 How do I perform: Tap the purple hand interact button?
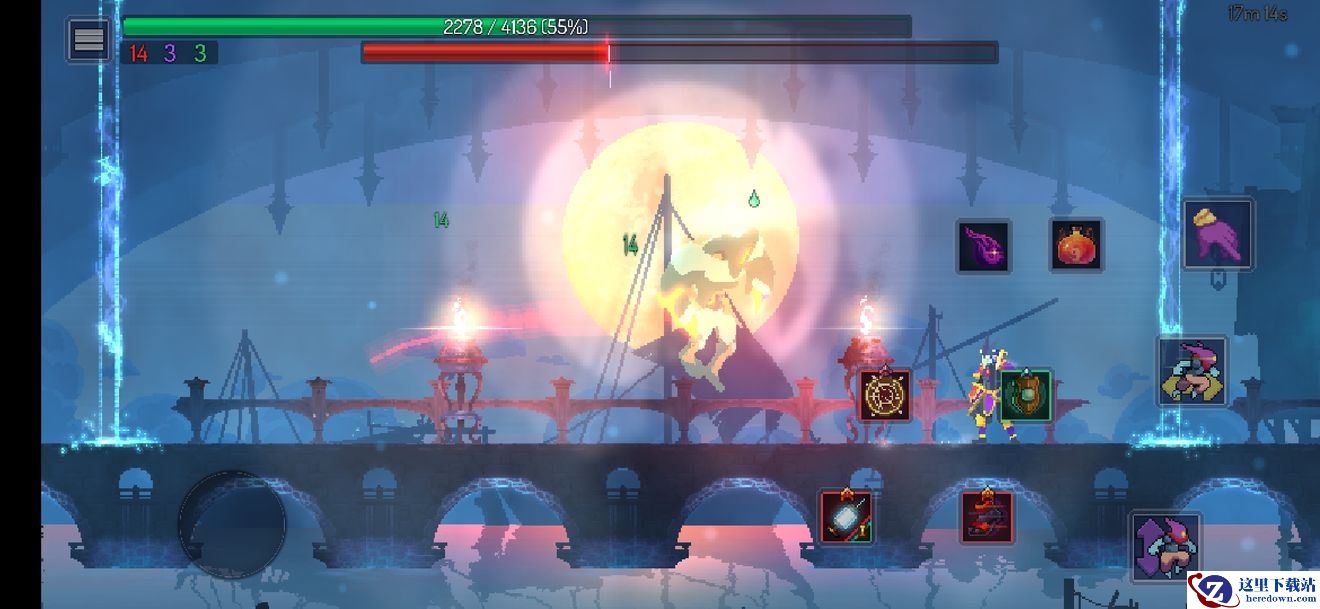[1218, 235]
